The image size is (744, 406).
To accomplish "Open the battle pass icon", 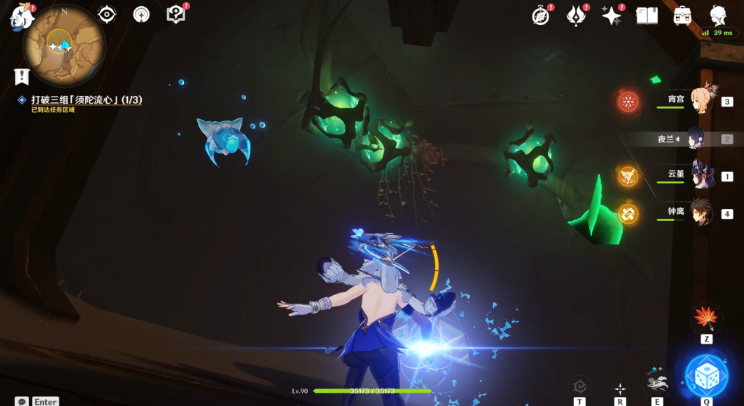I will (576, 15).
